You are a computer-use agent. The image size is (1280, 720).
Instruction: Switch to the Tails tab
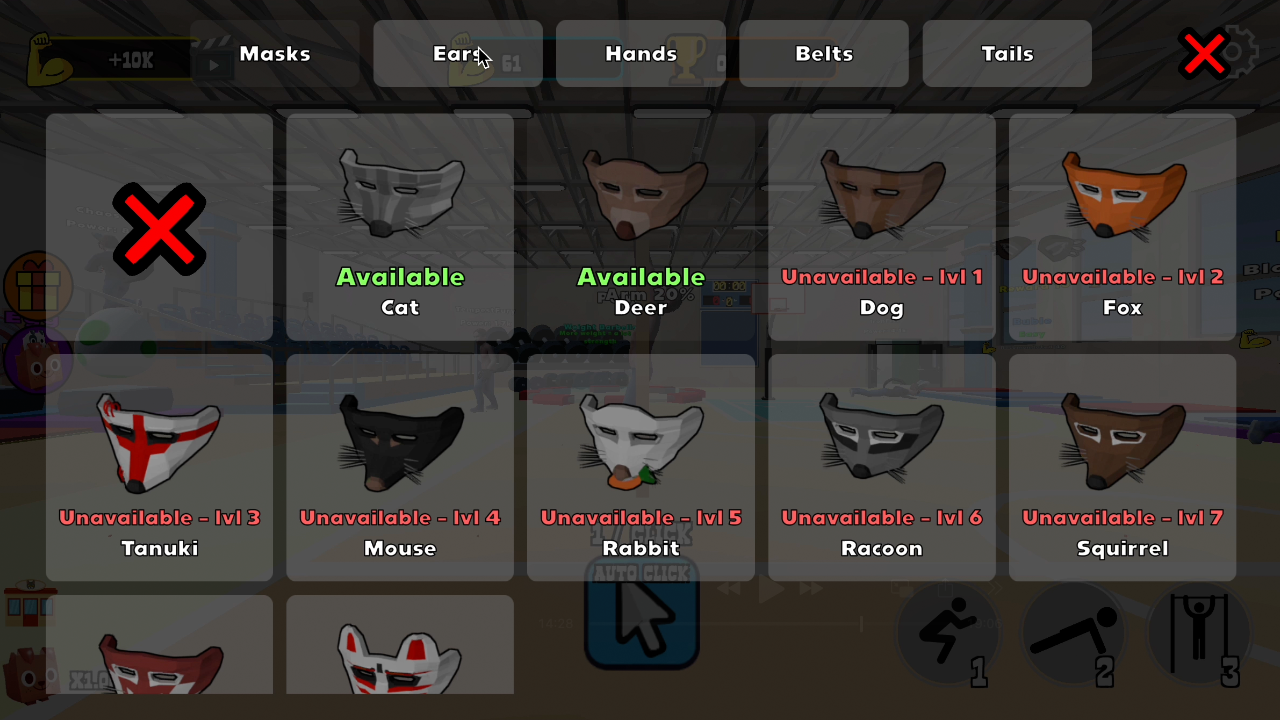pyautogui.click(x=1006, y=53)
